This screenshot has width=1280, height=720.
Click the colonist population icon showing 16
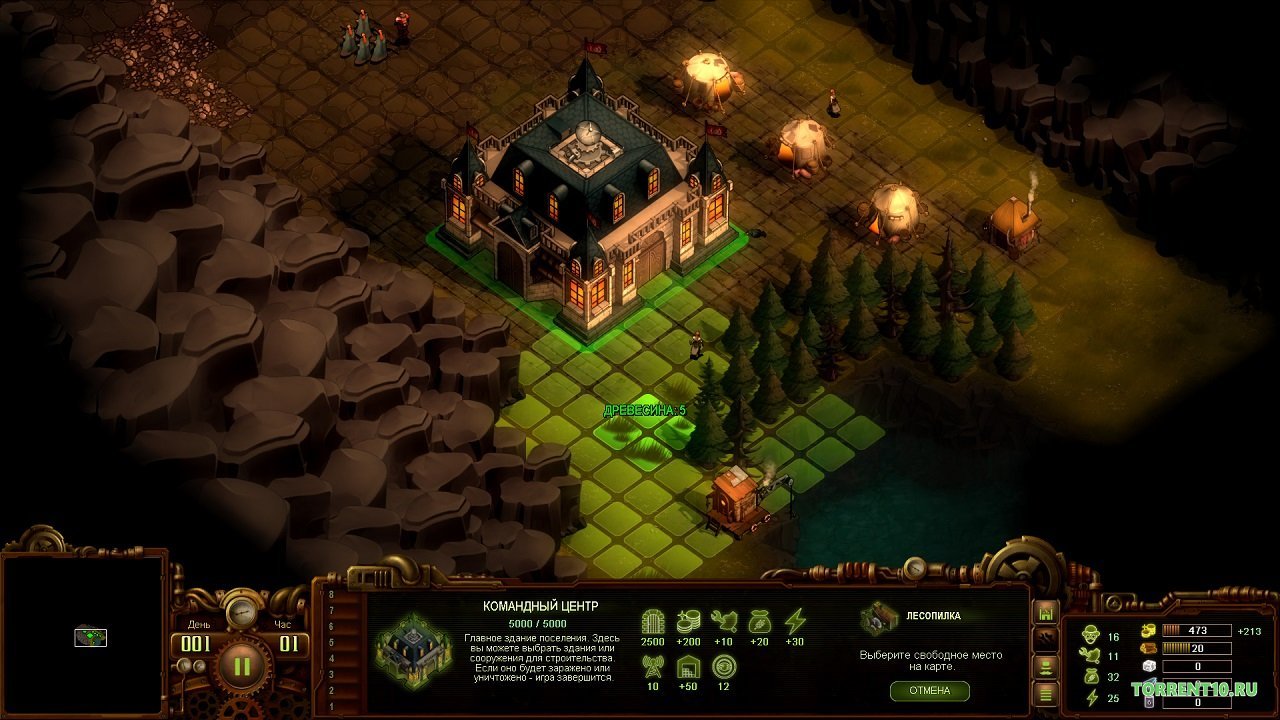(x=1092, y=635)
